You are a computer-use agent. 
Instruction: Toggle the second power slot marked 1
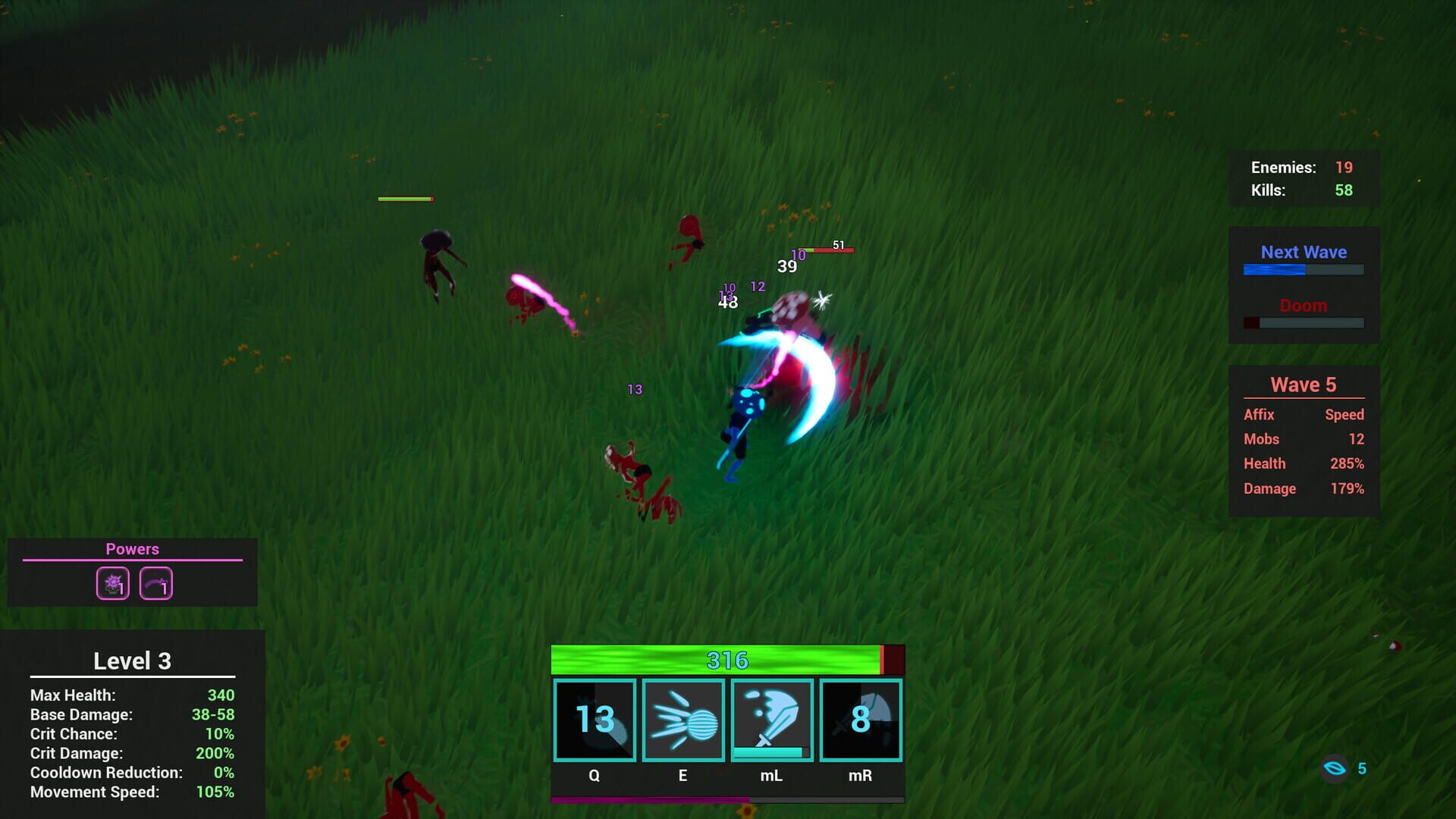coord(155,582)
